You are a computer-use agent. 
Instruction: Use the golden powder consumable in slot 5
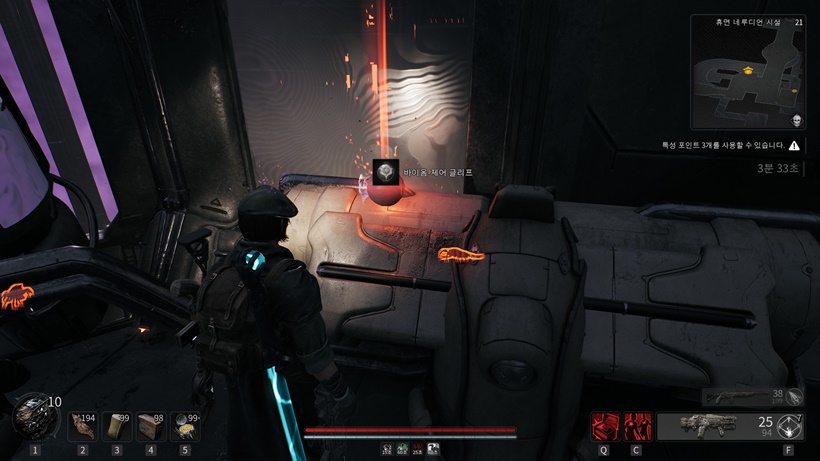(185, 426)
